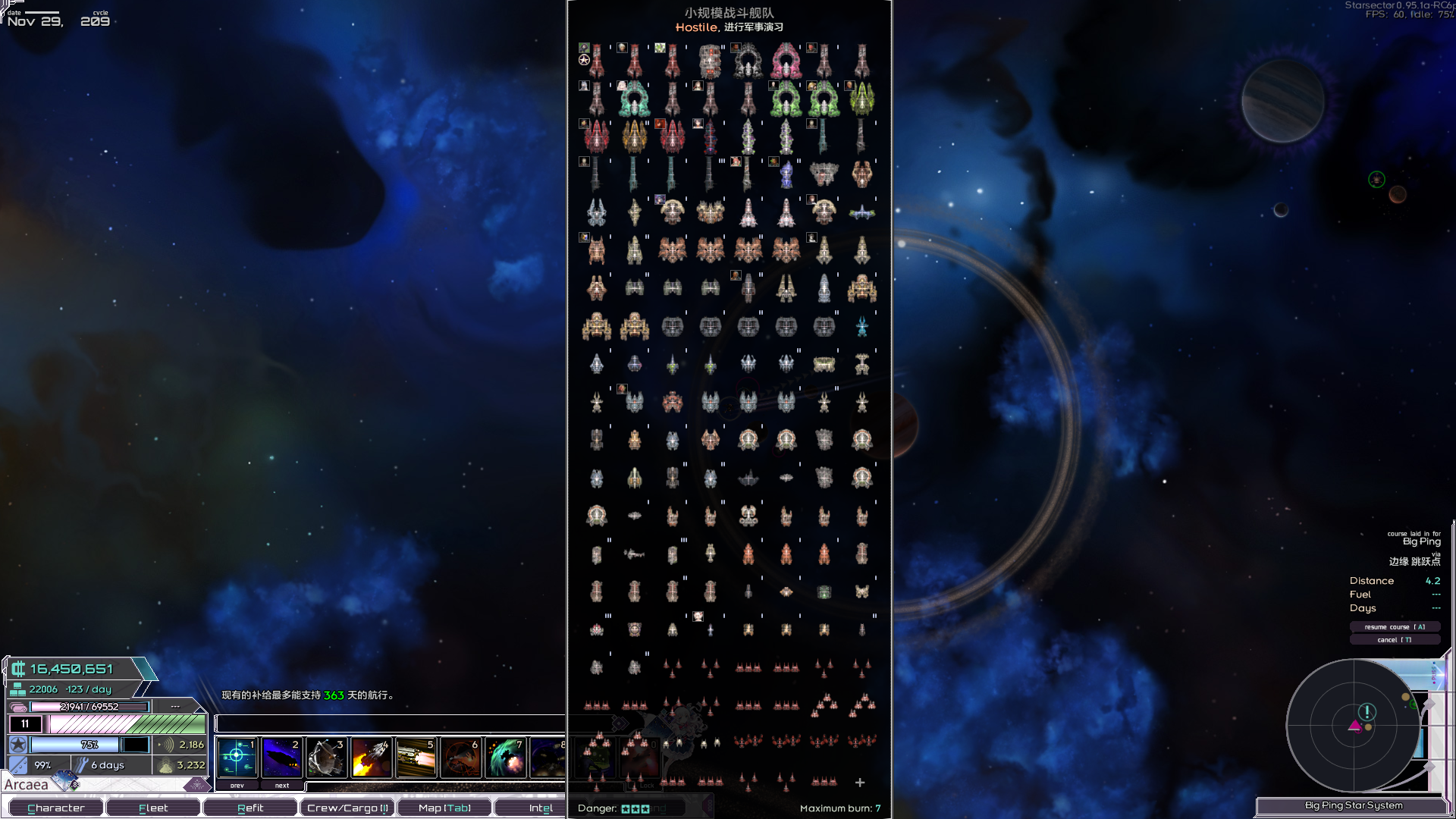The width and height of the screenshot is (1456, 819).
Task: Open the Intel screen
Action: (540, 807)
